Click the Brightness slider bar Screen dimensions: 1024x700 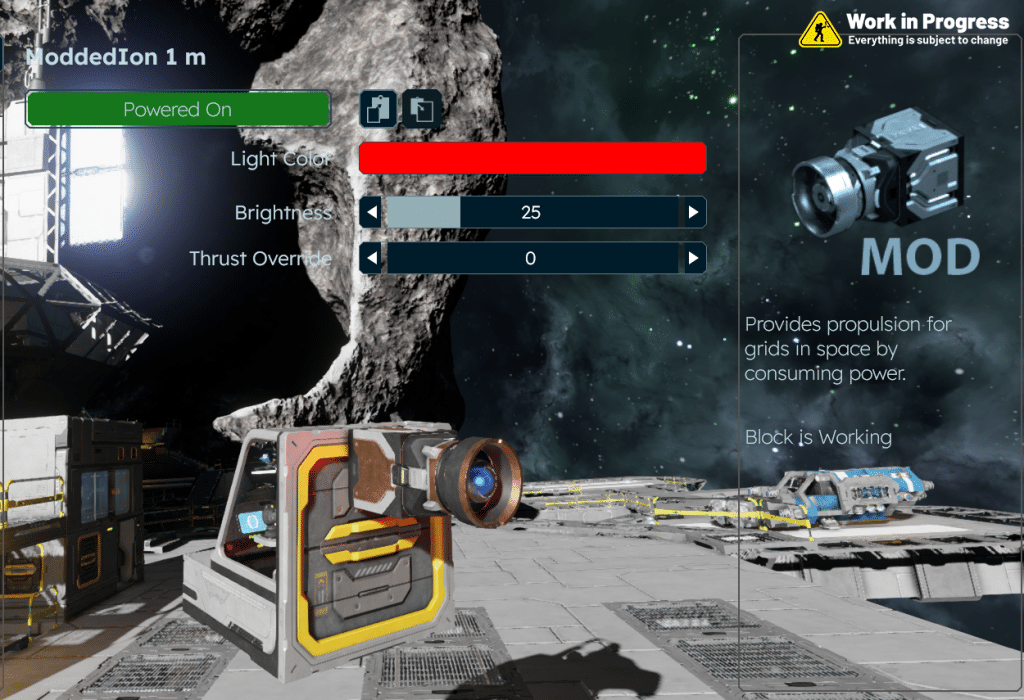[531, 212]
